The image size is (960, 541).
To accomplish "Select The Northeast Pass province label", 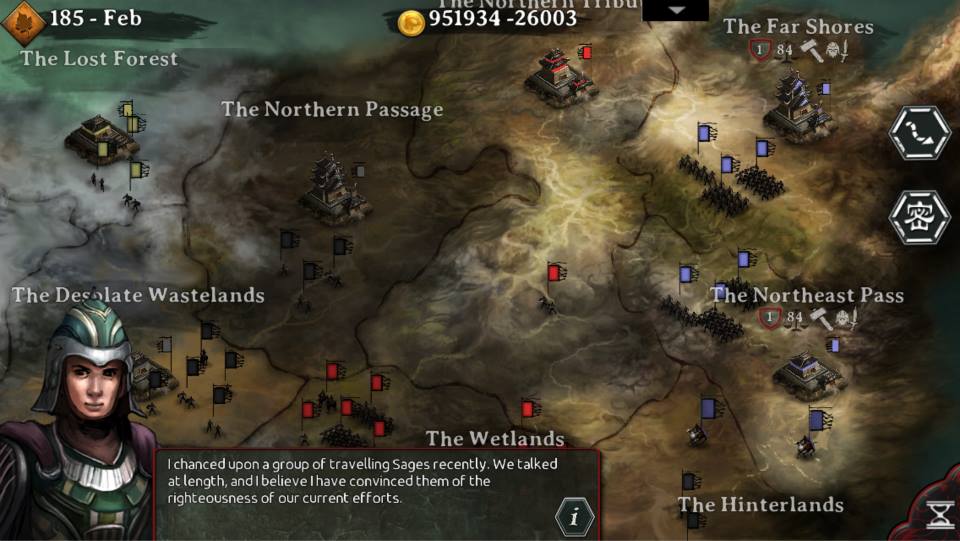I will click(807, 295).
